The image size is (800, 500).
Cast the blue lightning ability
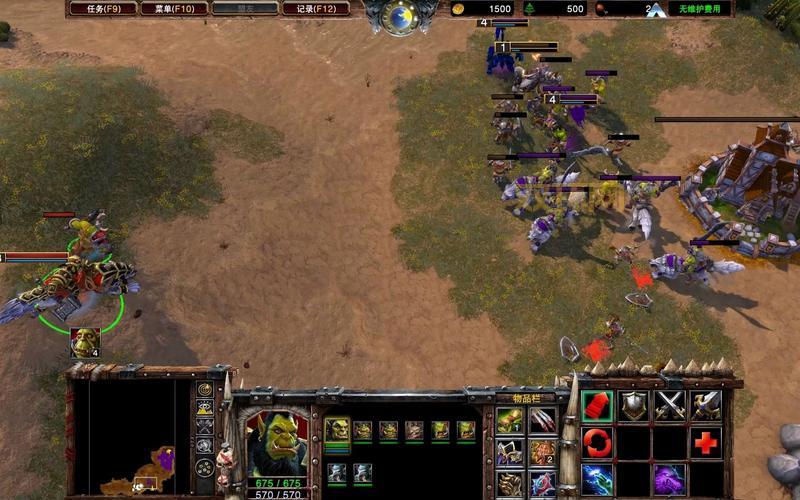598,478
